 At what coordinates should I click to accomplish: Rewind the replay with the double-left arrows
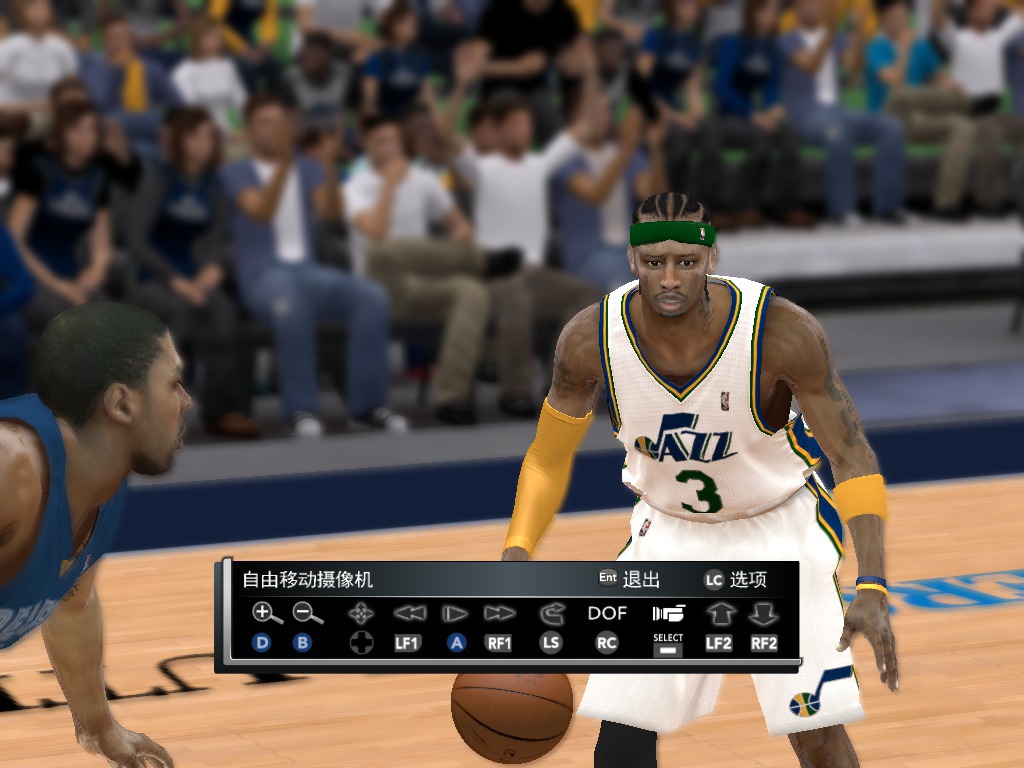pos(408,613)
